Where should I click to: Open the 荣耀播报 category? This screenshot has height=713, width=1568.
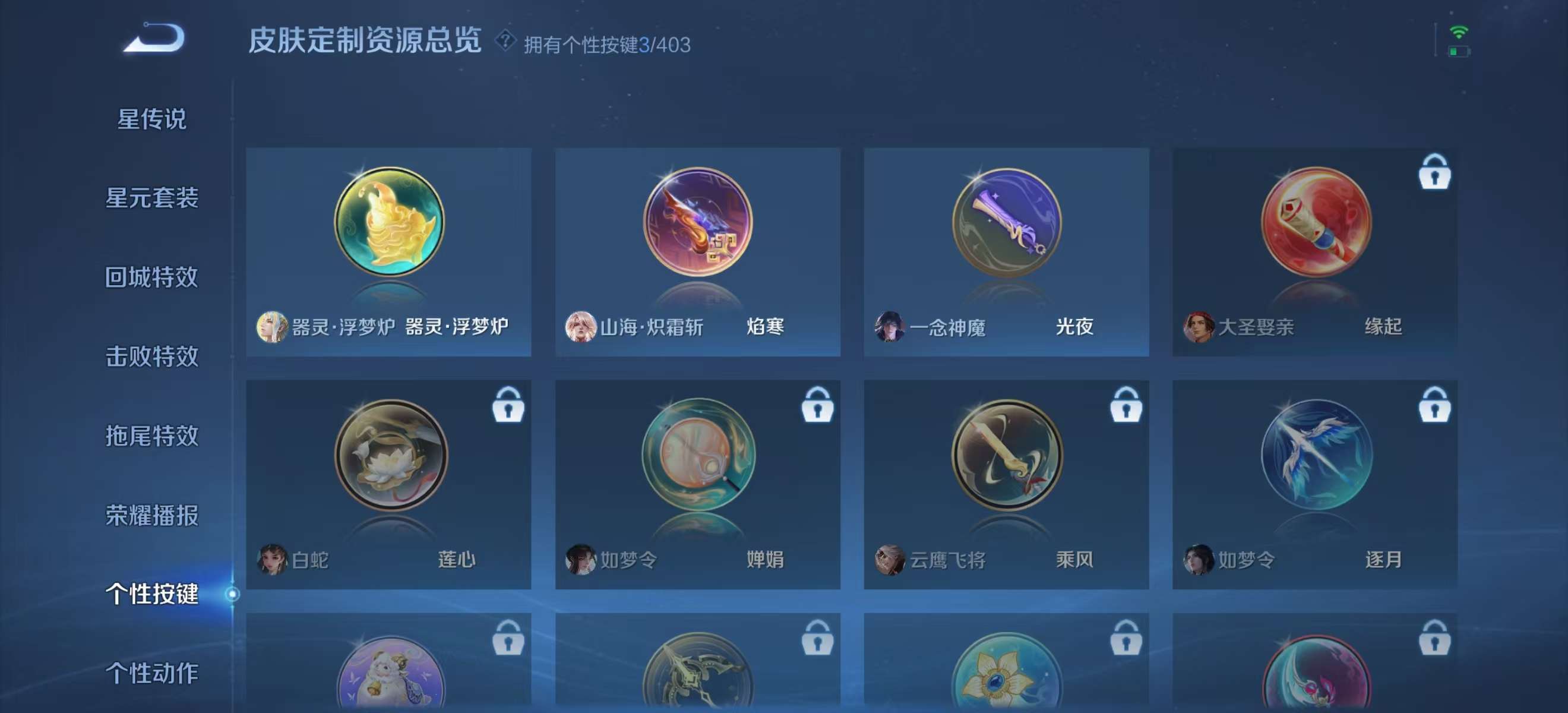click(151, 515)
